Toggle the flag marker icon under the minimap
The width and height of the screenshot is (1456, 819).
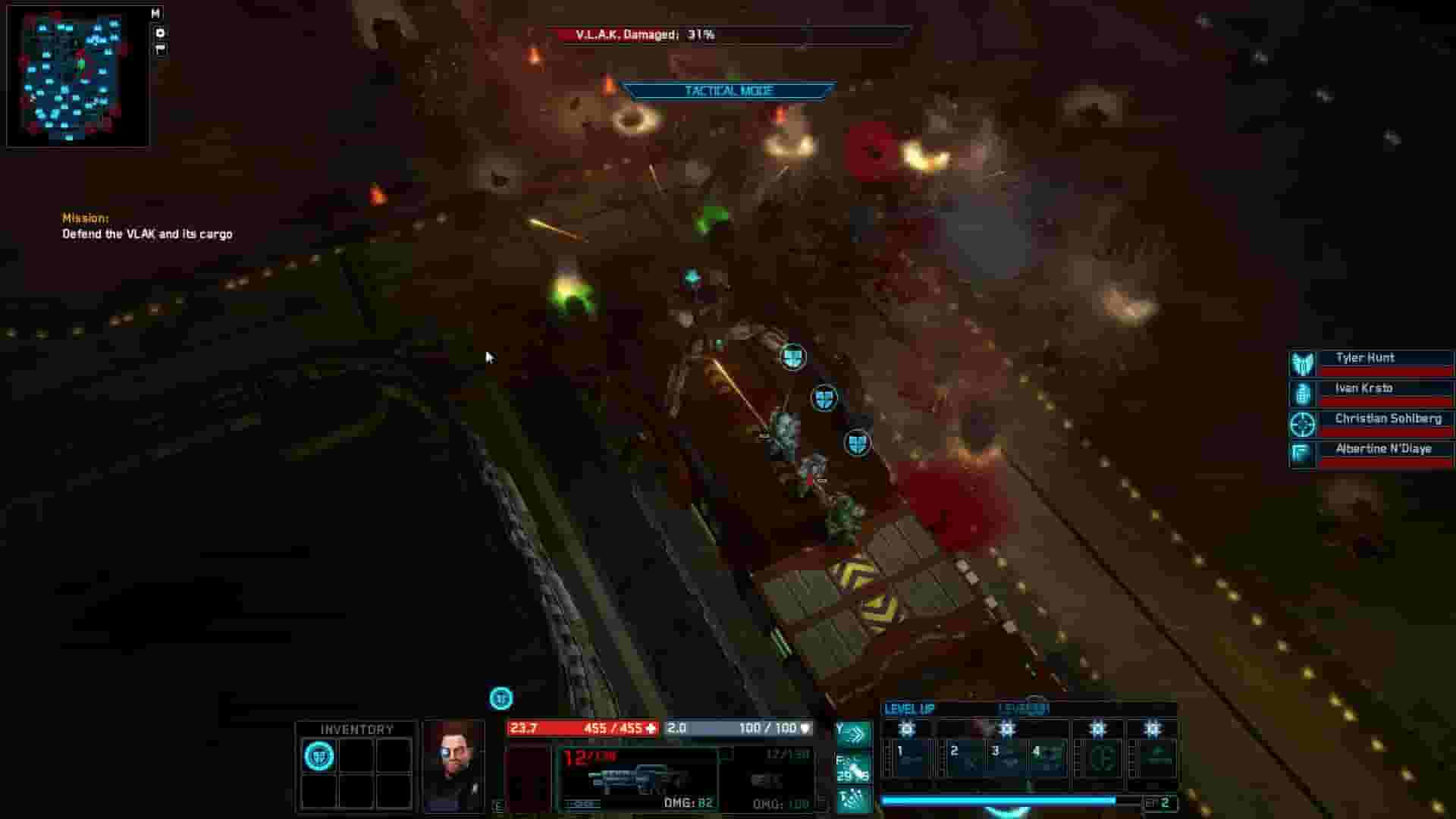(159, 49)
